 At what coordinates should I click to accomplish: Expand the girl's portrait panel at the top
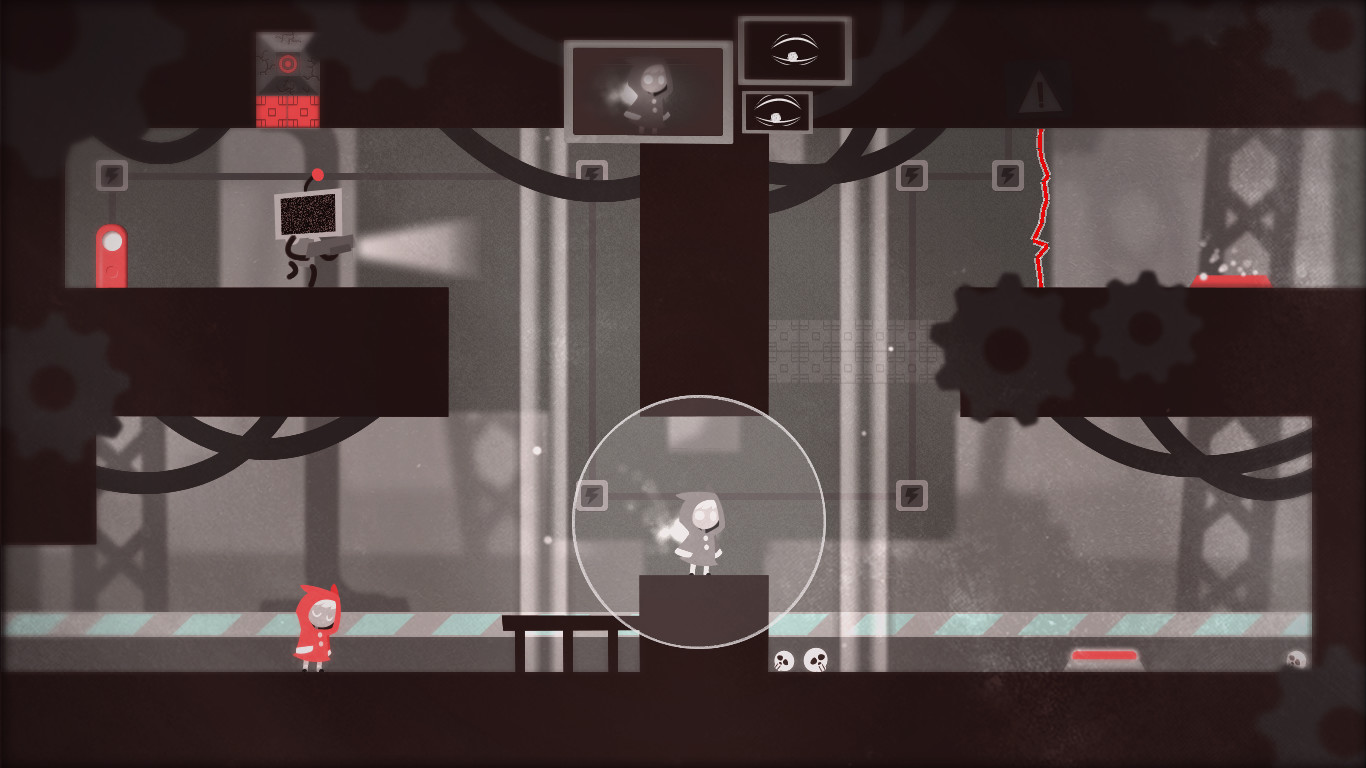click(x=648, y=92)
